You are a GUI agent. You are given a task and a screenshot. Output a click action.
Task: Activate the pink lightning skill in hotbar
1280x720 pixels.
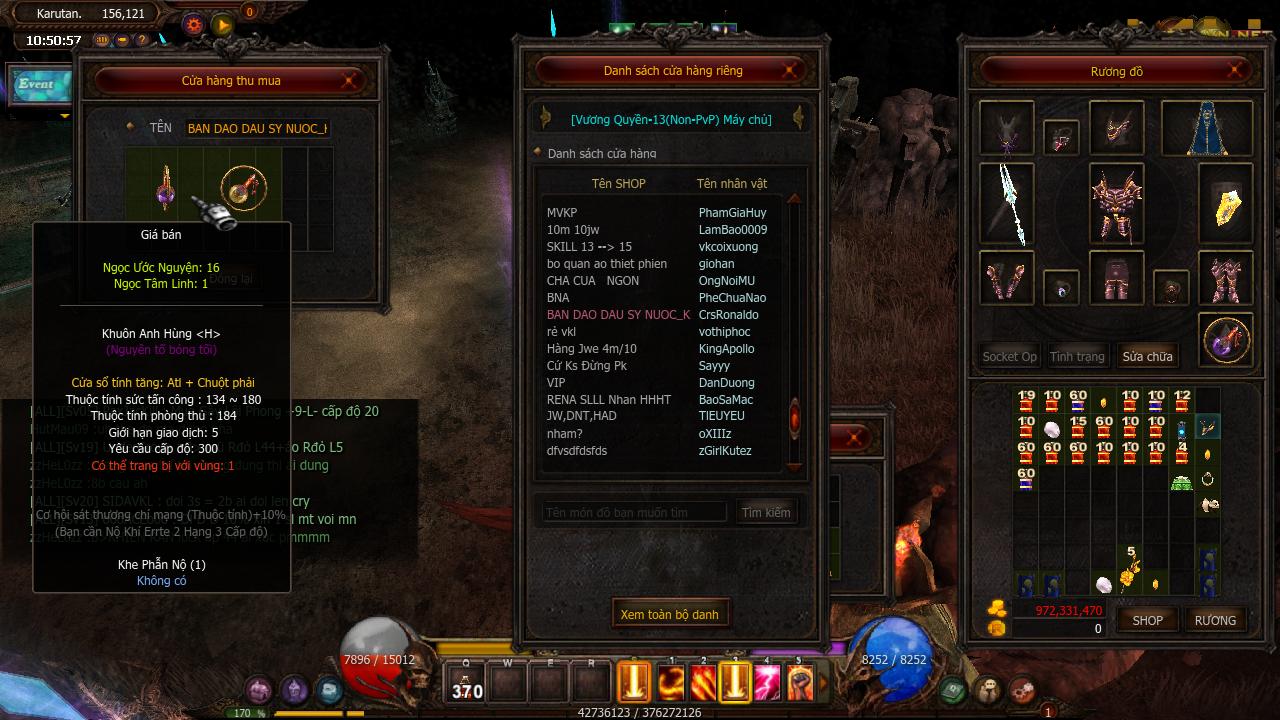point(767,683)
